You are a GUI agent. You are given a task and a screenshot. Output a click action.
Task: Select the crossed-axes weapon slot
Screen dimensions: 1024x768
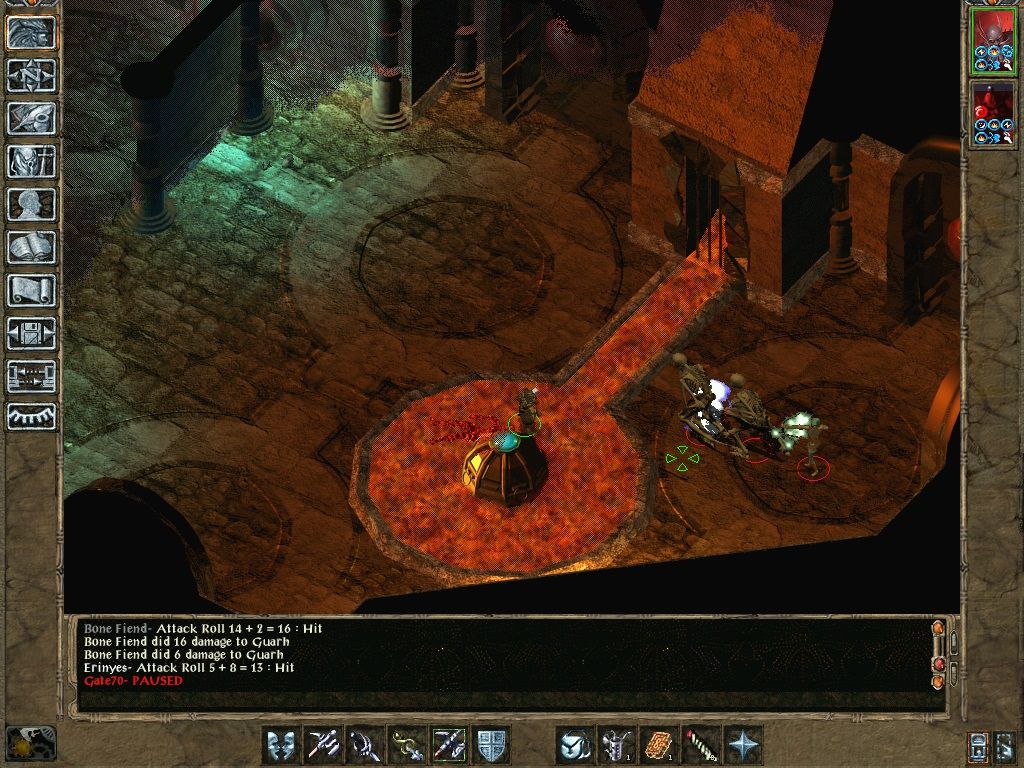coord(323,745)
